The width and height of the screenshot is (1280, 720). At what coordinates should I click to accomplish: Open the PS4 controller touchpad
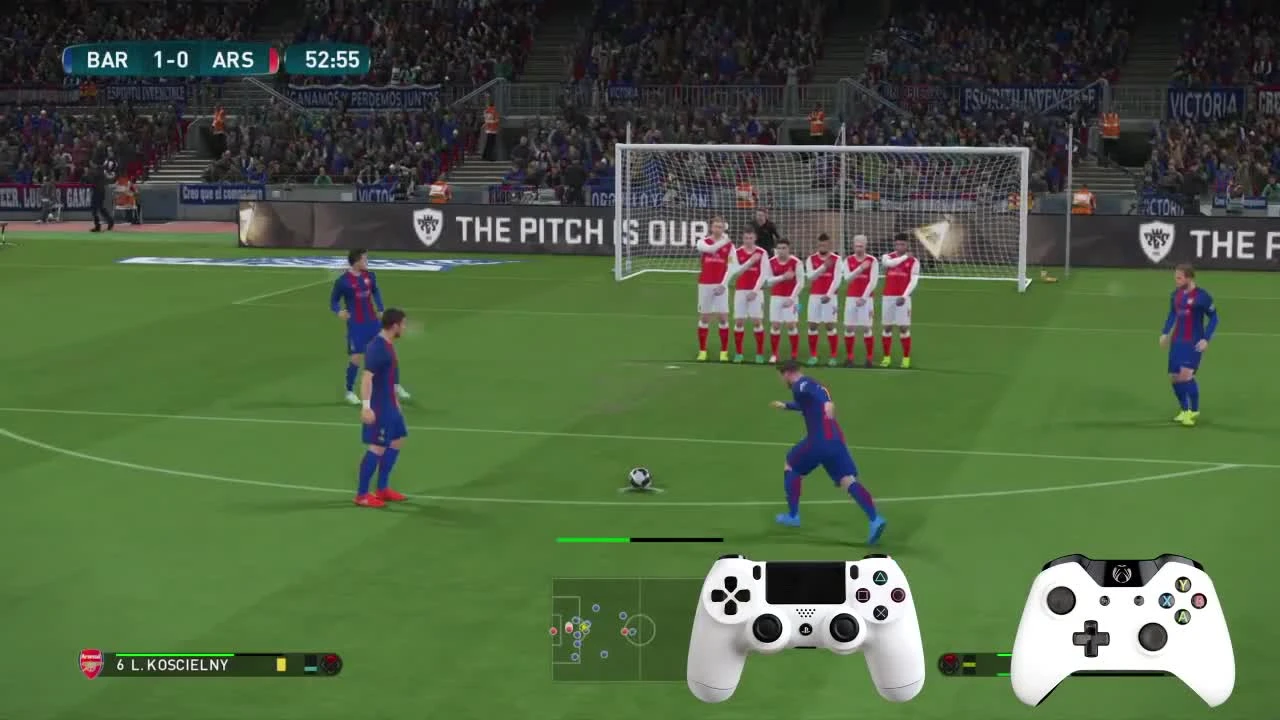click(805, 581)
